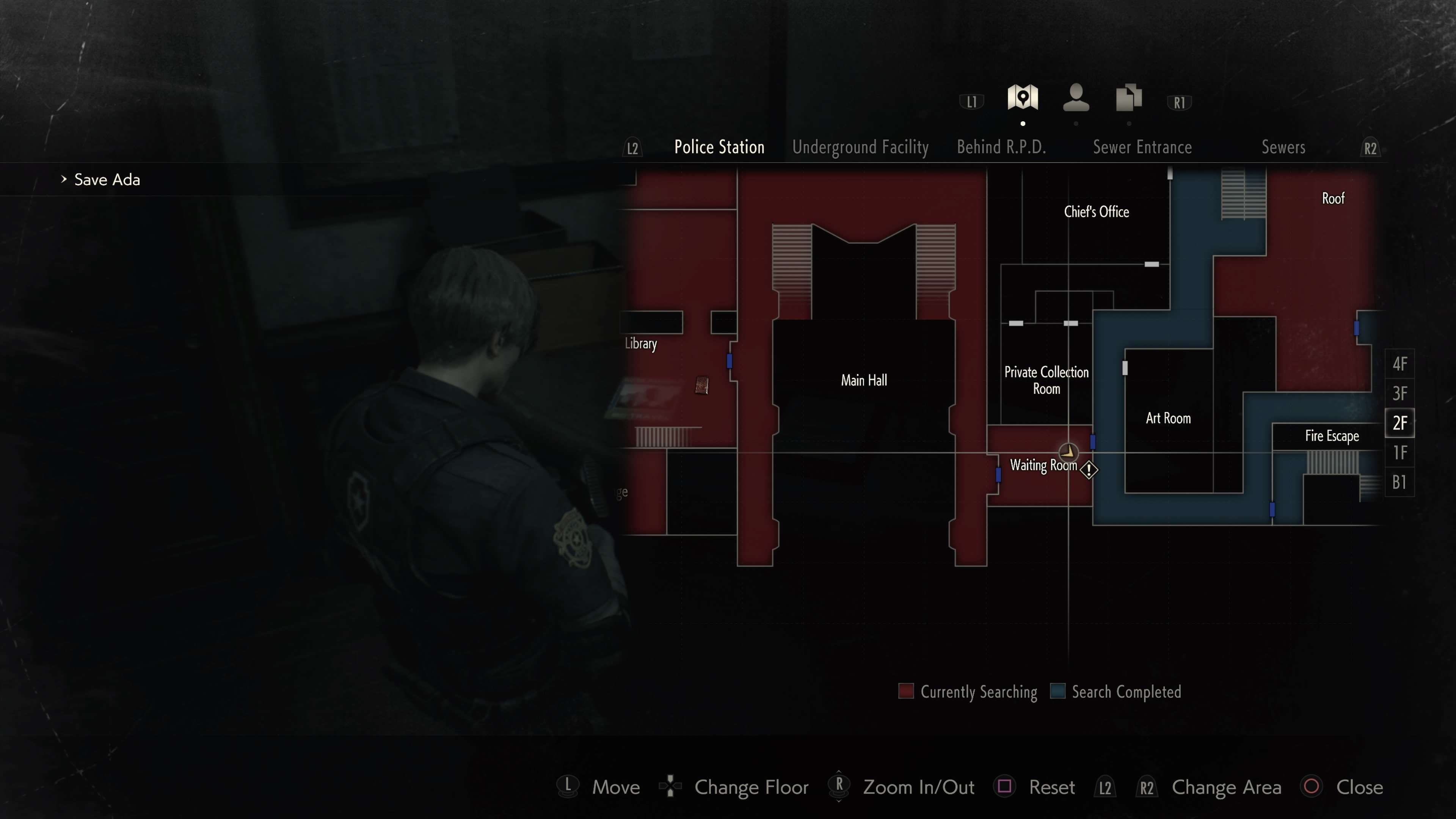Image resolution: width=1456 pixels, height=819 pixels.
Task: Change map to floor 4F
Action: click(x=1400, y=364)
